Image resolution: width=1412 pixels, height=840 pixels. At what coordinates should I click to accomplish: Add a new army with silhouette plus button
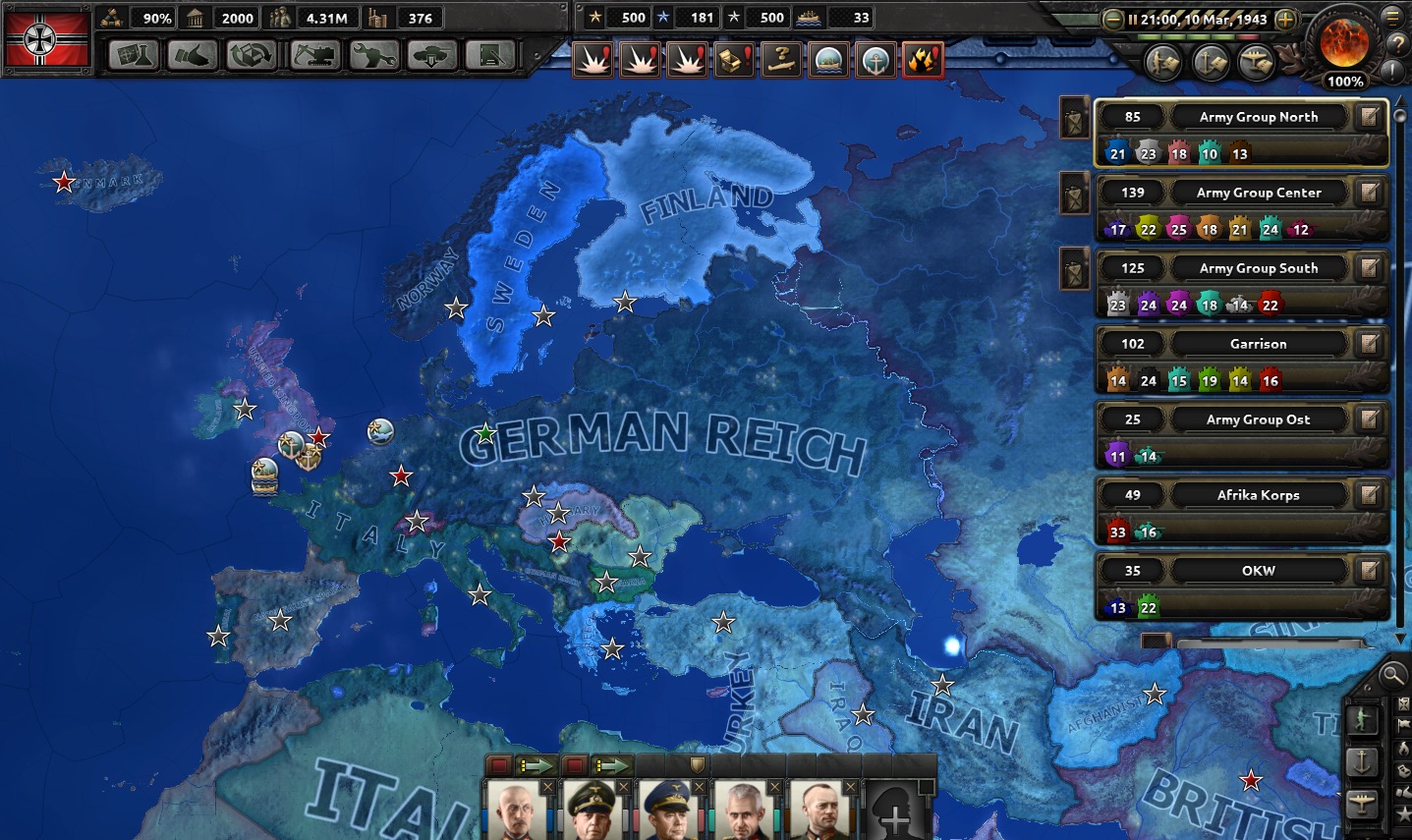point(895,814)
